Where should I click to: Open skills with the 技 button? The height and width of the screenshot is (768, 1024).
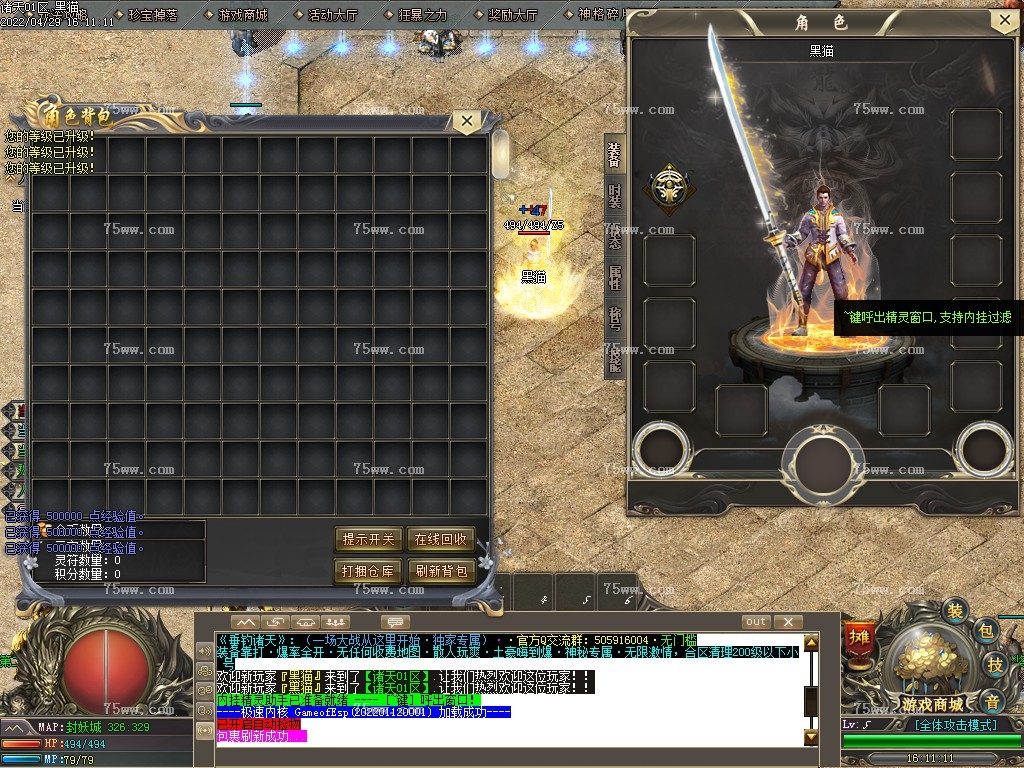995,665
